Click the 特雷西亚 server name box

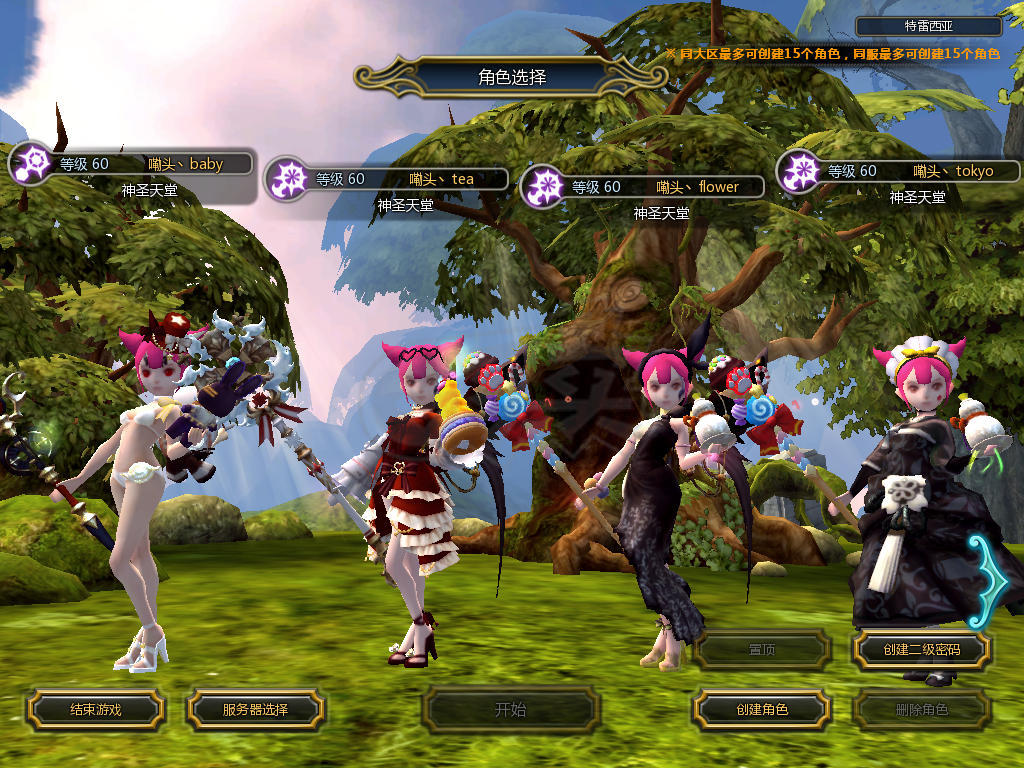point(929,27)
